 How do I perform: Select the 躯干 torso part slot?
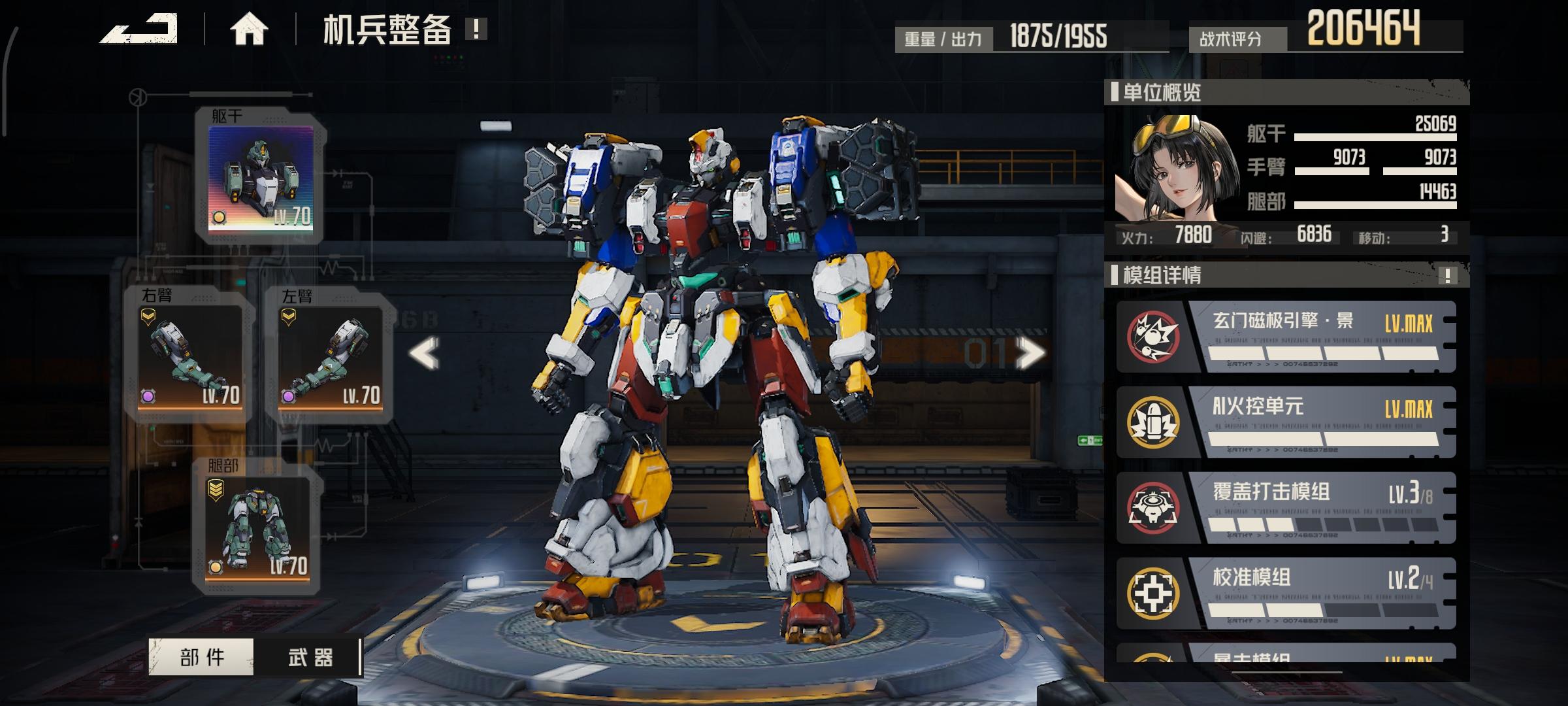(261, 177)
